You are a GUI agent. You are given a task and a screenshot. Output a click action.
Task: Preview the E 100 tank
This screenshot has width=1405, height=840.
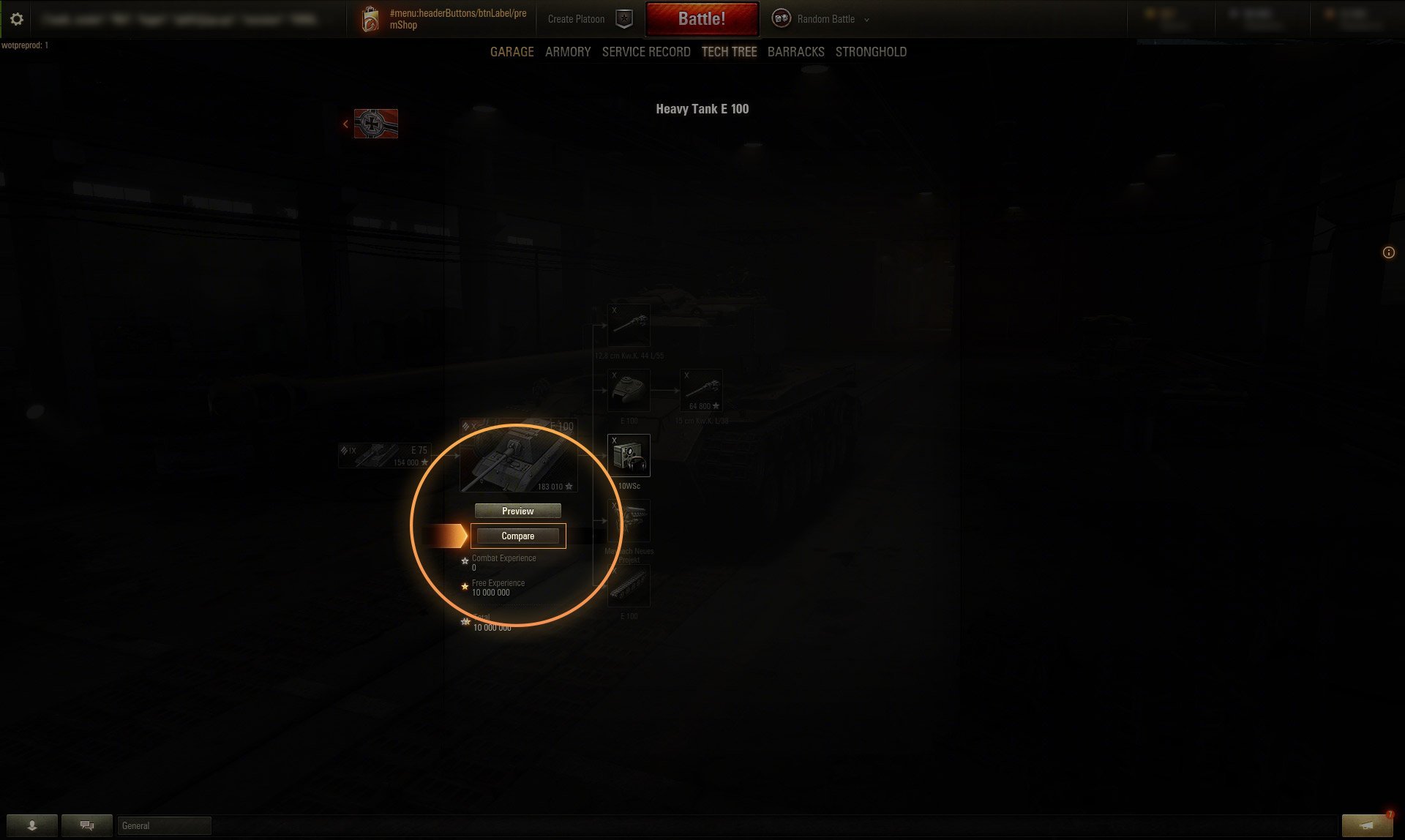click(x=517, y=511)
